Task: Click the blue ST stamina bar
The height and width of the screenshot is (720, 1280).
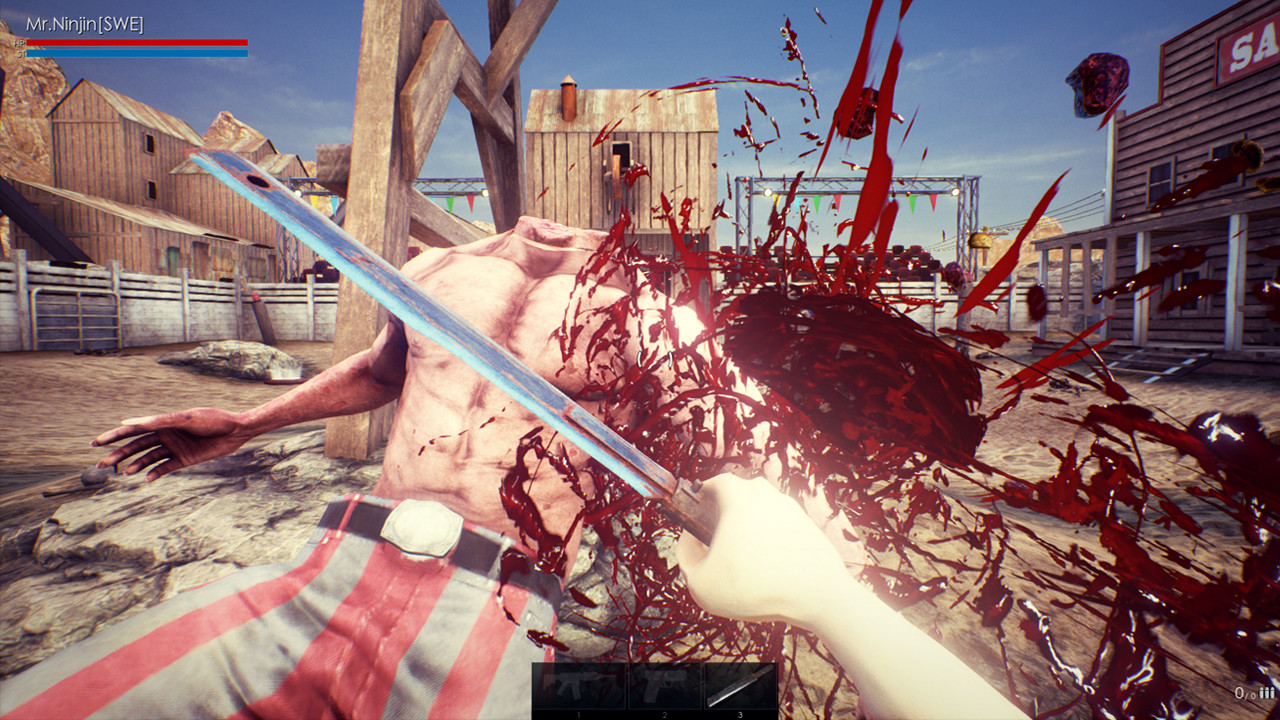Action: click(x=137, y=53)
